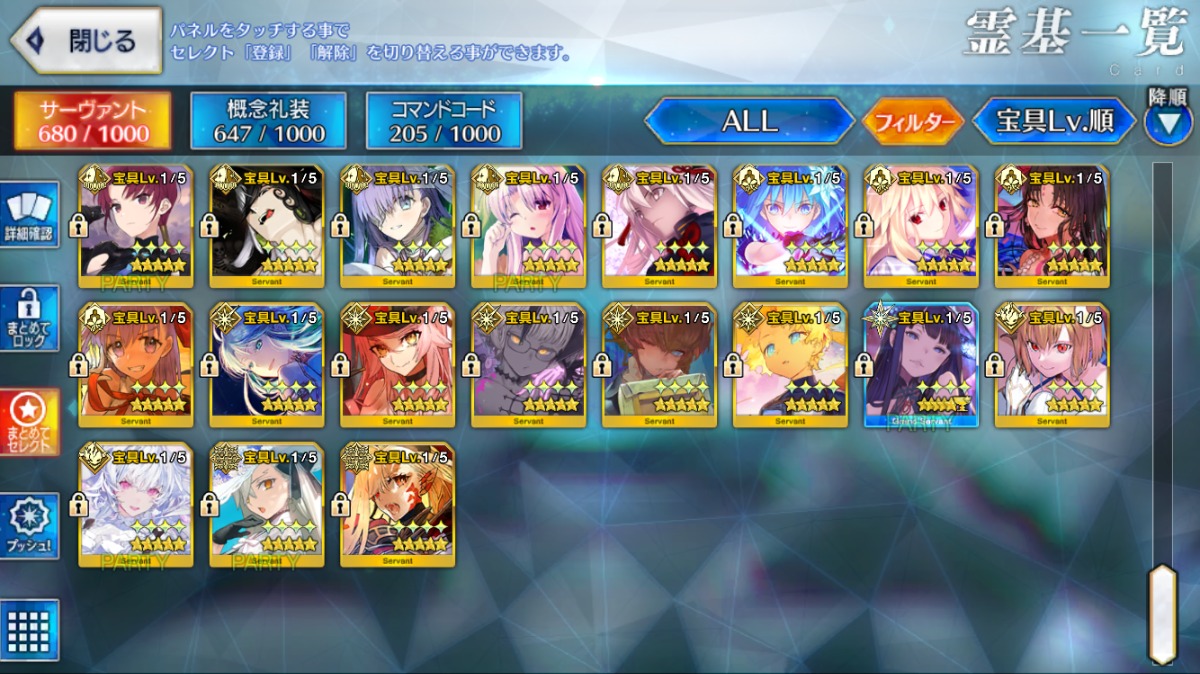Screen dimensions: 1200x674
Task: Open the フィルター options
Action: coord(913,122)
